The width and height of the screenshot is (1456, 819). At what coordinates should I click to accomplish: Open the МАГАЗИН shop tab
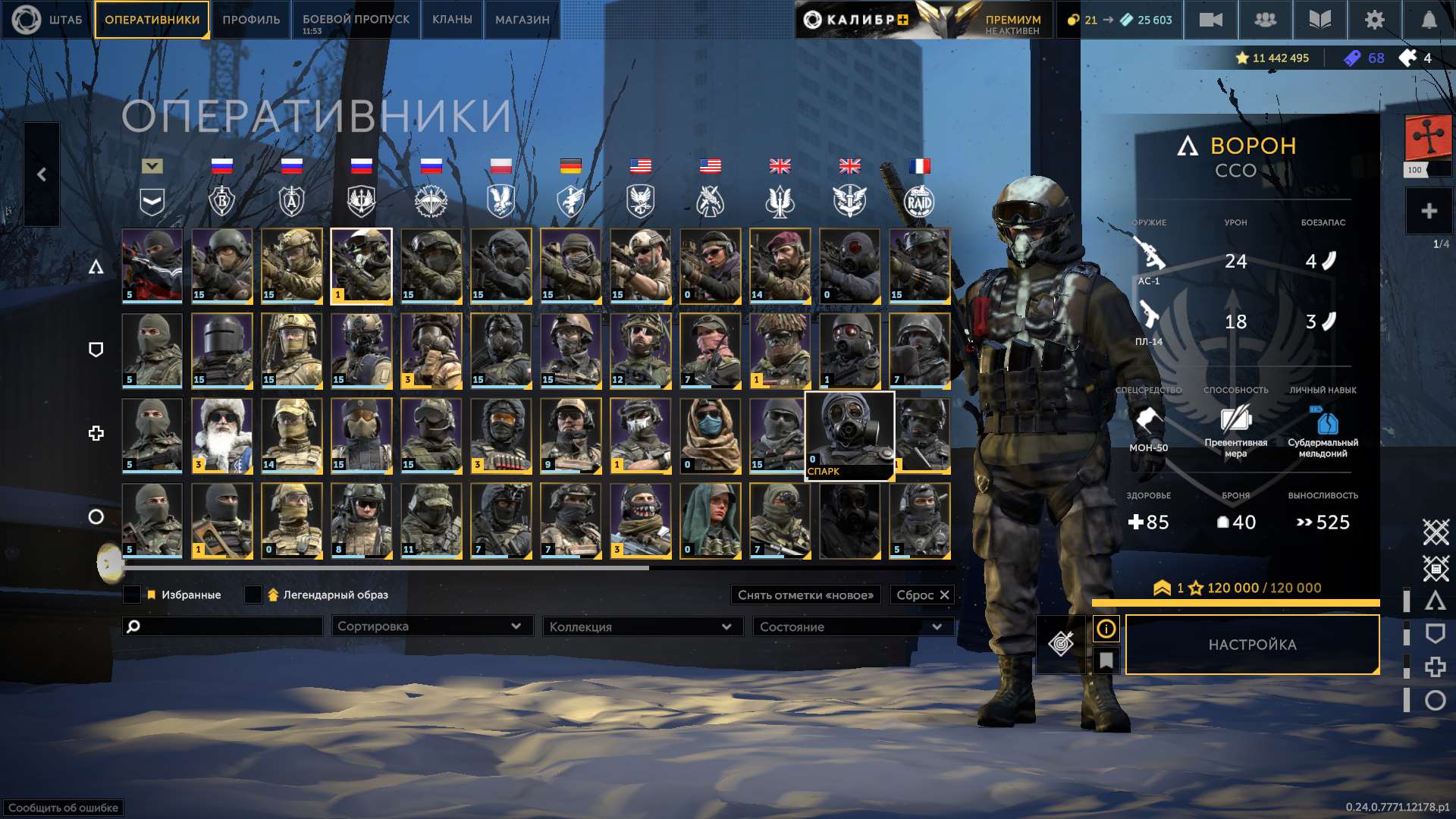(x=522, y=20)
